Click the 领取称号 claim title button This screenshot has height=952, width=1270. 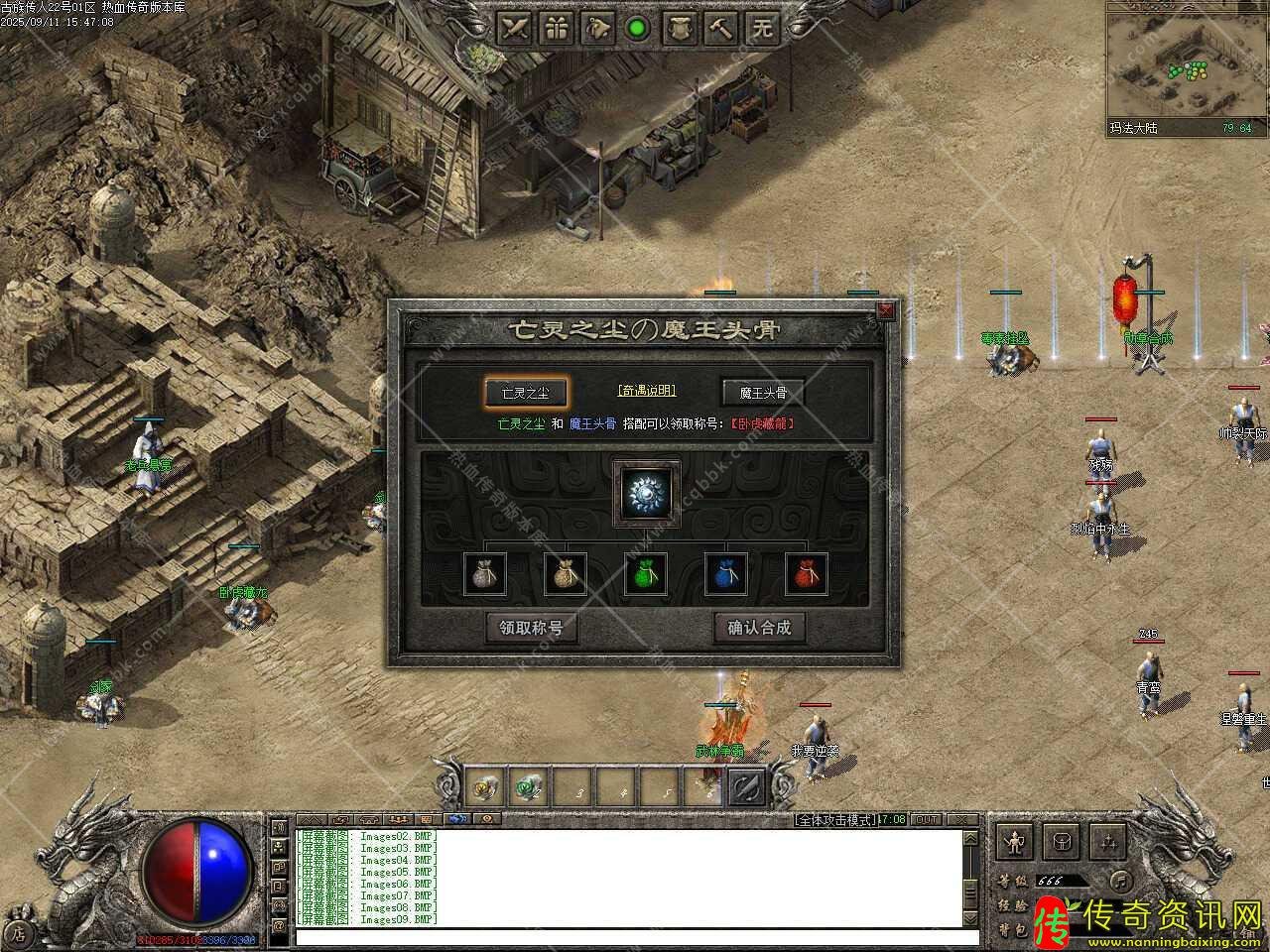point(531,628)
